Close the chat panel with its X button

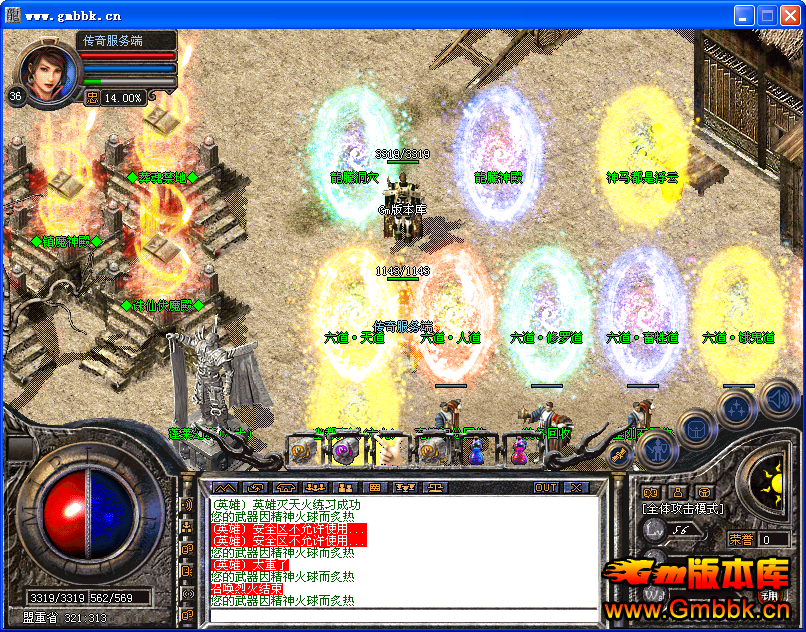[x=576, y=488]
